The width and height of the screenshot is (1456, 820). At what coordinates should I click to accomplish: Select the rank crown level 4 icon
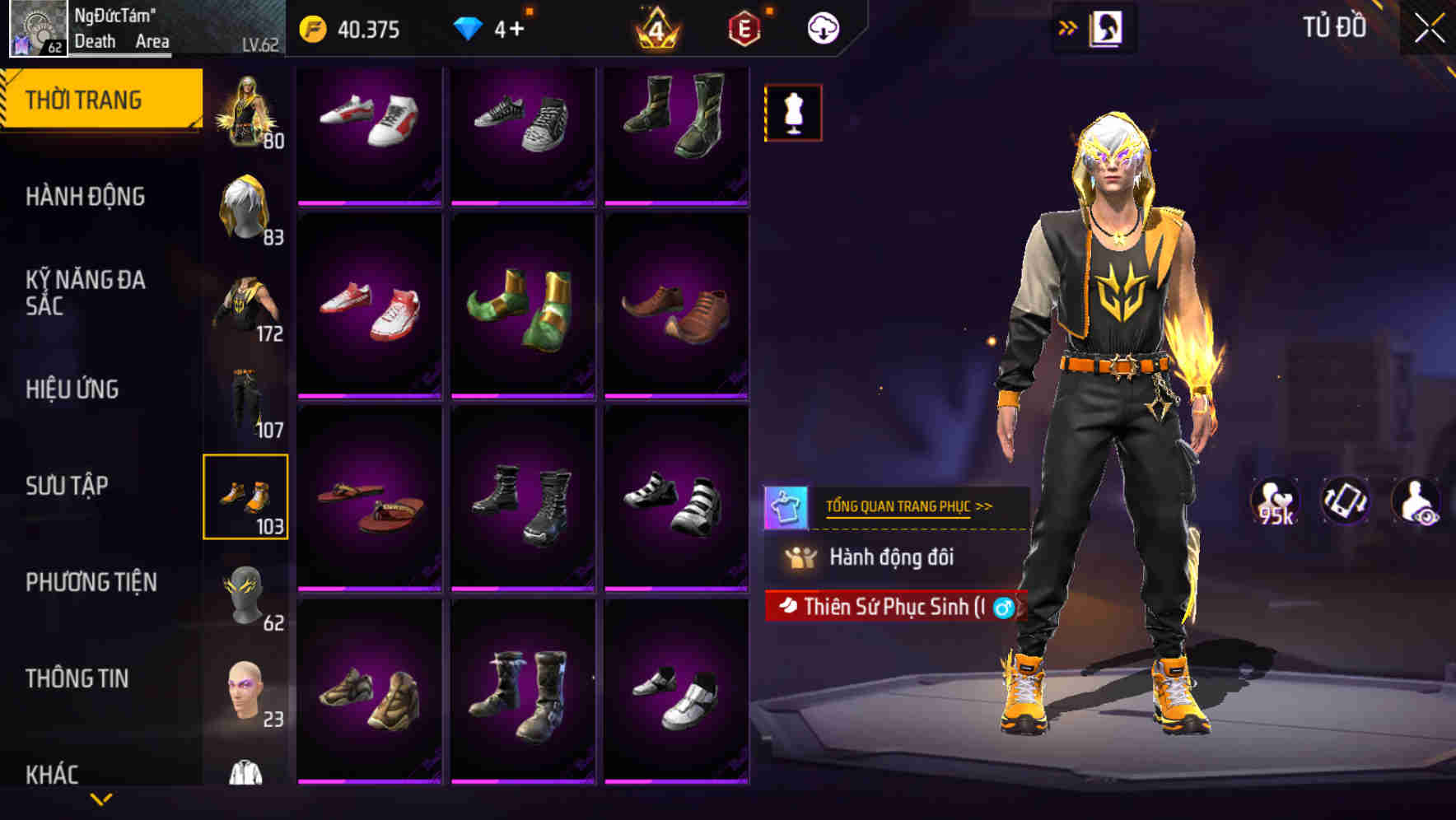click(x=656, y=29)
